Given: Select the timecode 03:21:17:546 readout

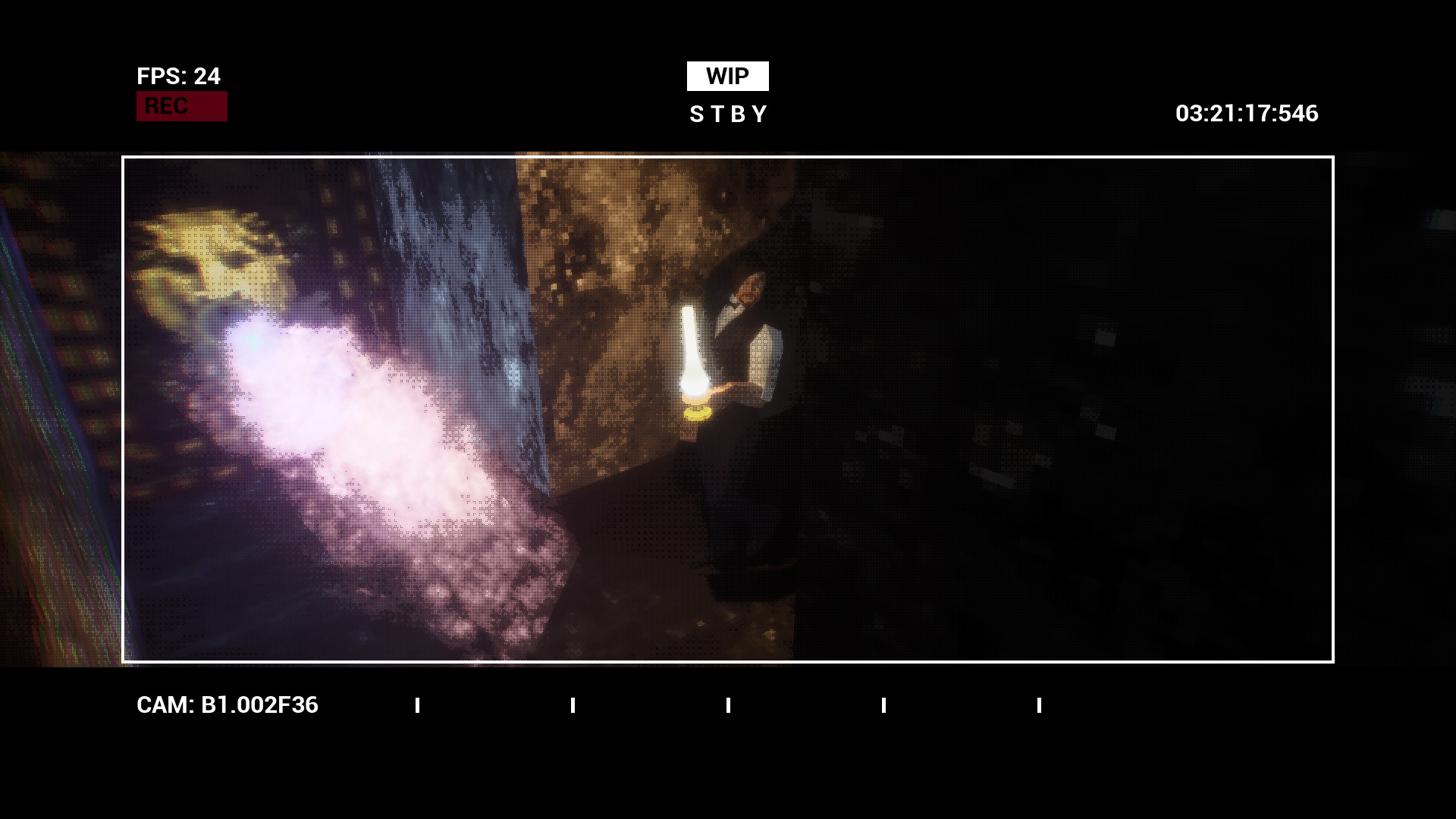Looking at the screenshot, I should (x=1246, y=115).
